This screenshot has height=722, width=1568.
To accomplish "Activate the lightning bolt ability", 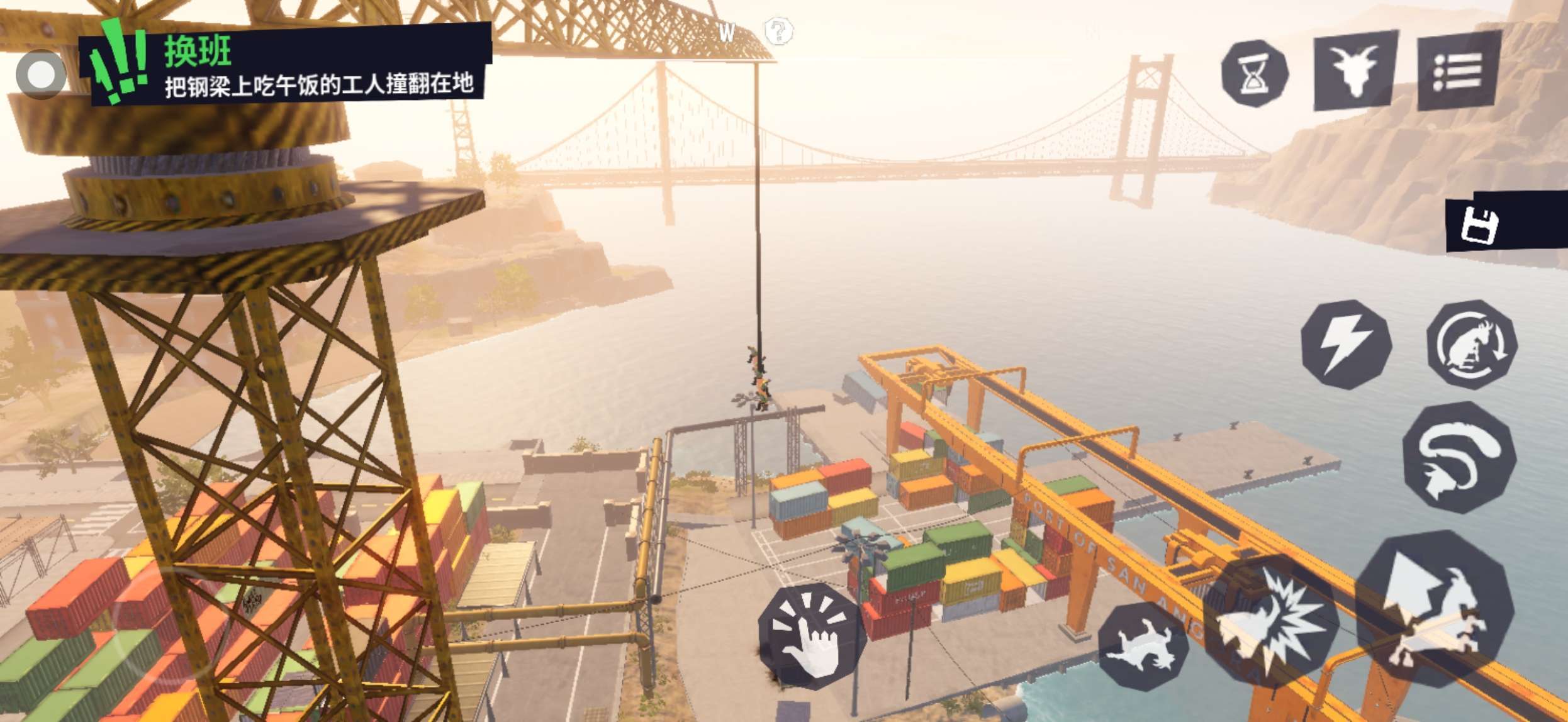I will tap(1346, 345).
